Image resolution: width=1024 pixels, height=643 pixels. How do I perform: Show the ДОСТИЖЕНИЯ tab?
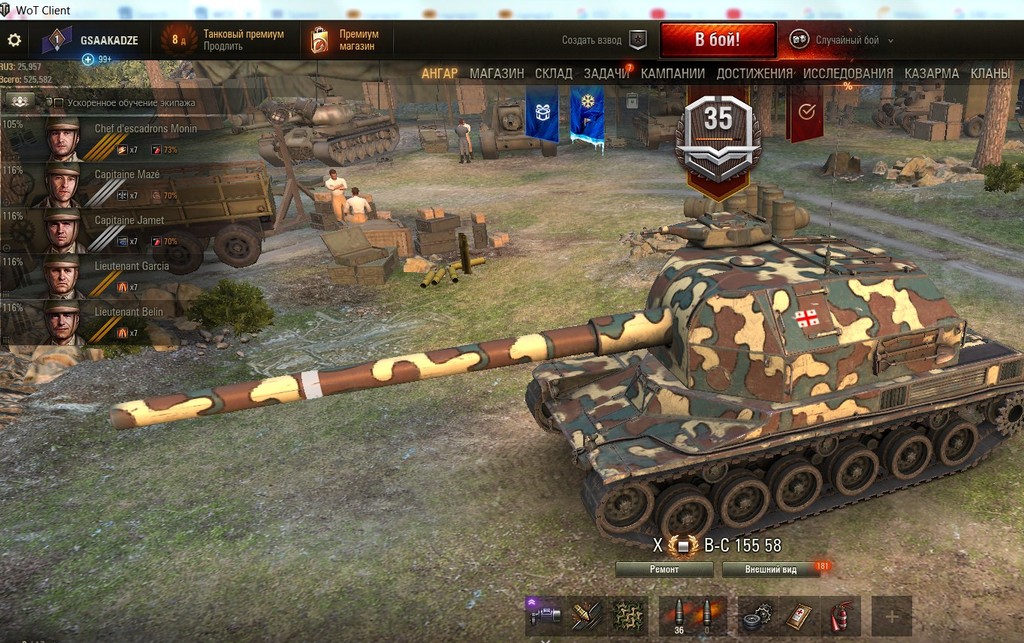point(754,74)
